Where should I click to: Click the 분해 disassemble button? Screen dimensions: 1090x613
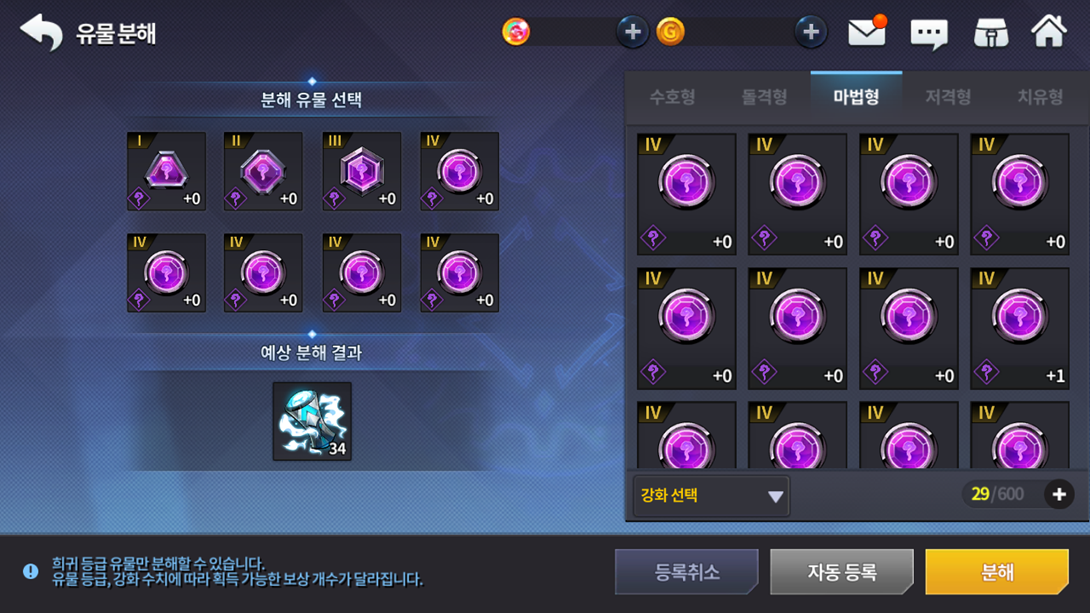[996, 572]
